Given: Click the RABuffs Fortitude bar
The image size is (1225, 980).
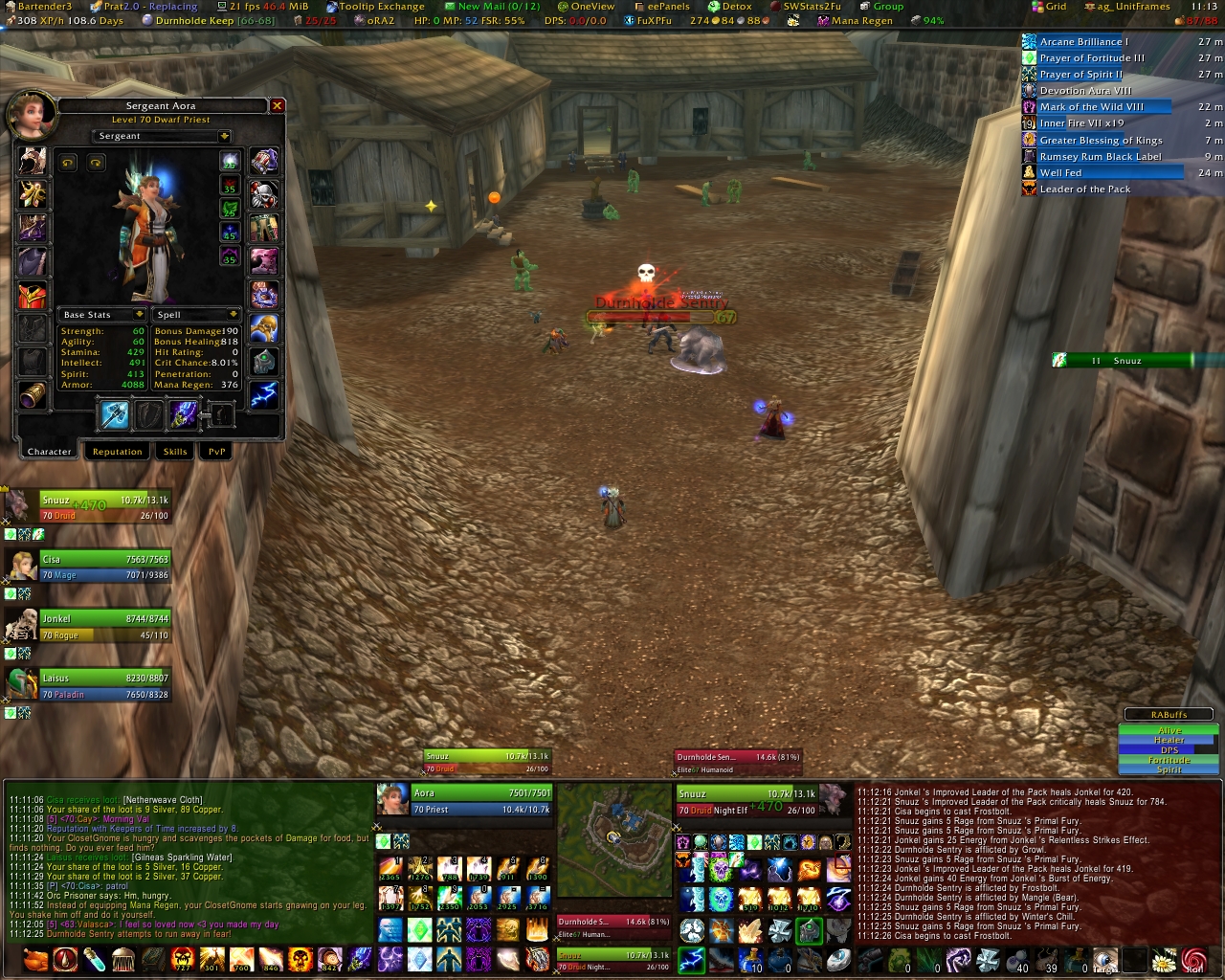Looking at the screenshot, I should 1169,760.
